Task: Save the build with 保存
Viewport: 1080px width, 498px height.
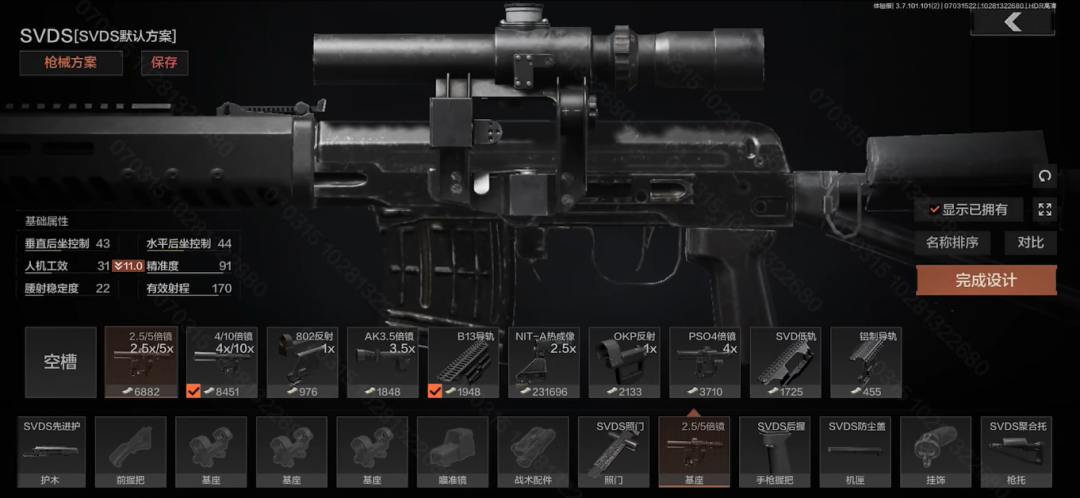Action: pos(164,63)
